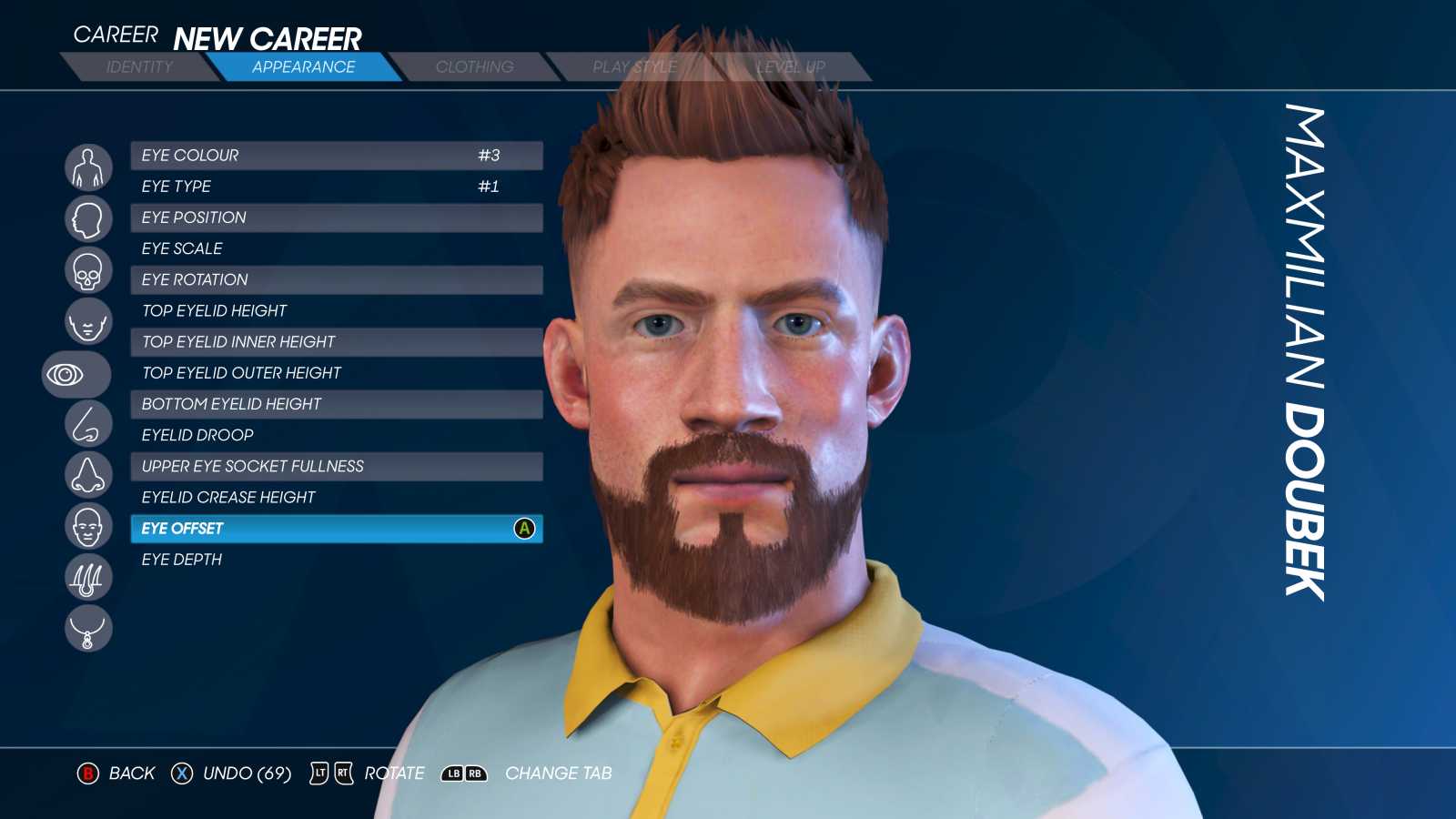Open the ears category icon

click(x=87, y=526)
